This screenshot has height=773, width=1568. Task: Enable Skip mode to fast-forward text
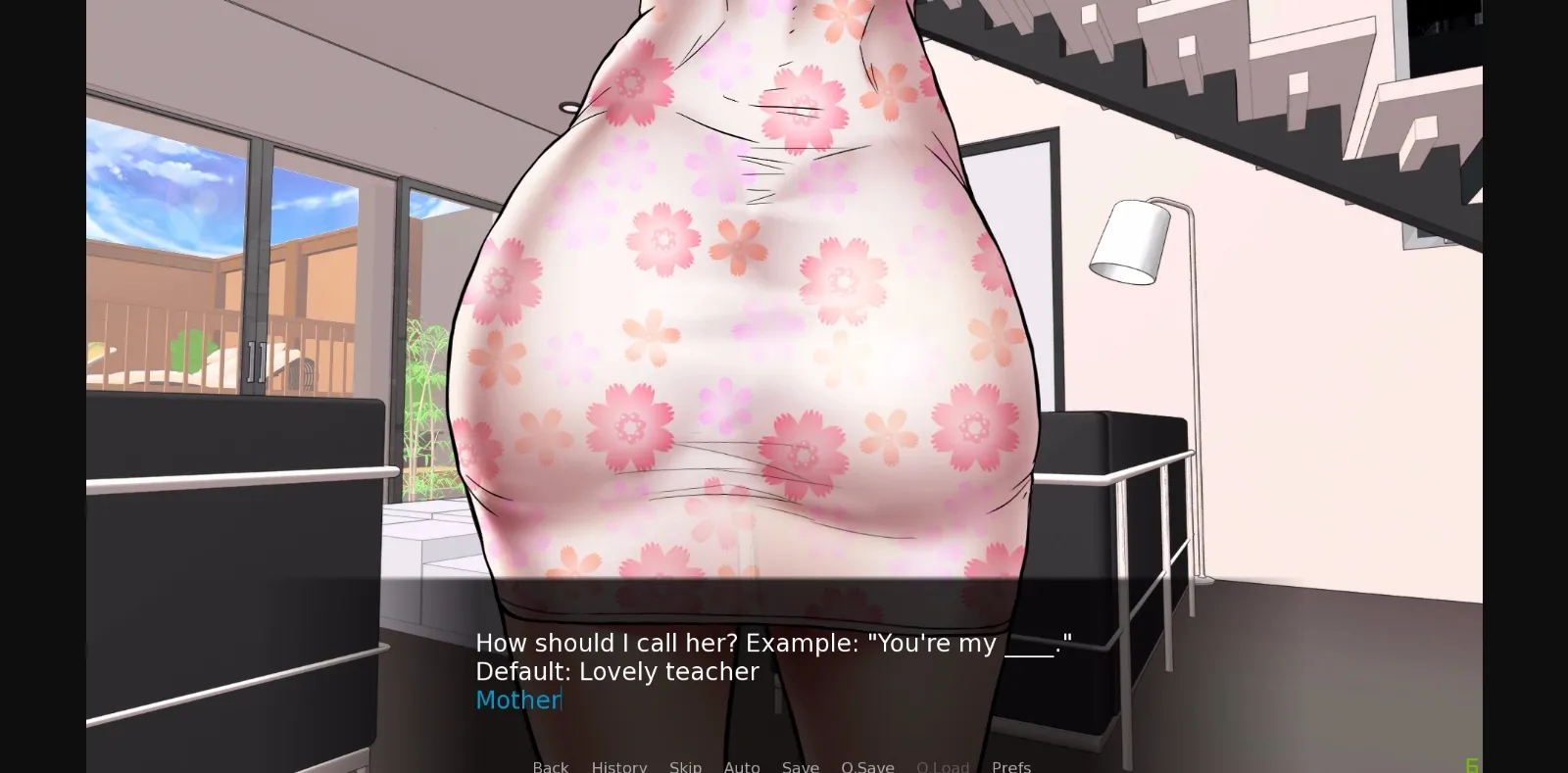click(x=686, y=767)
